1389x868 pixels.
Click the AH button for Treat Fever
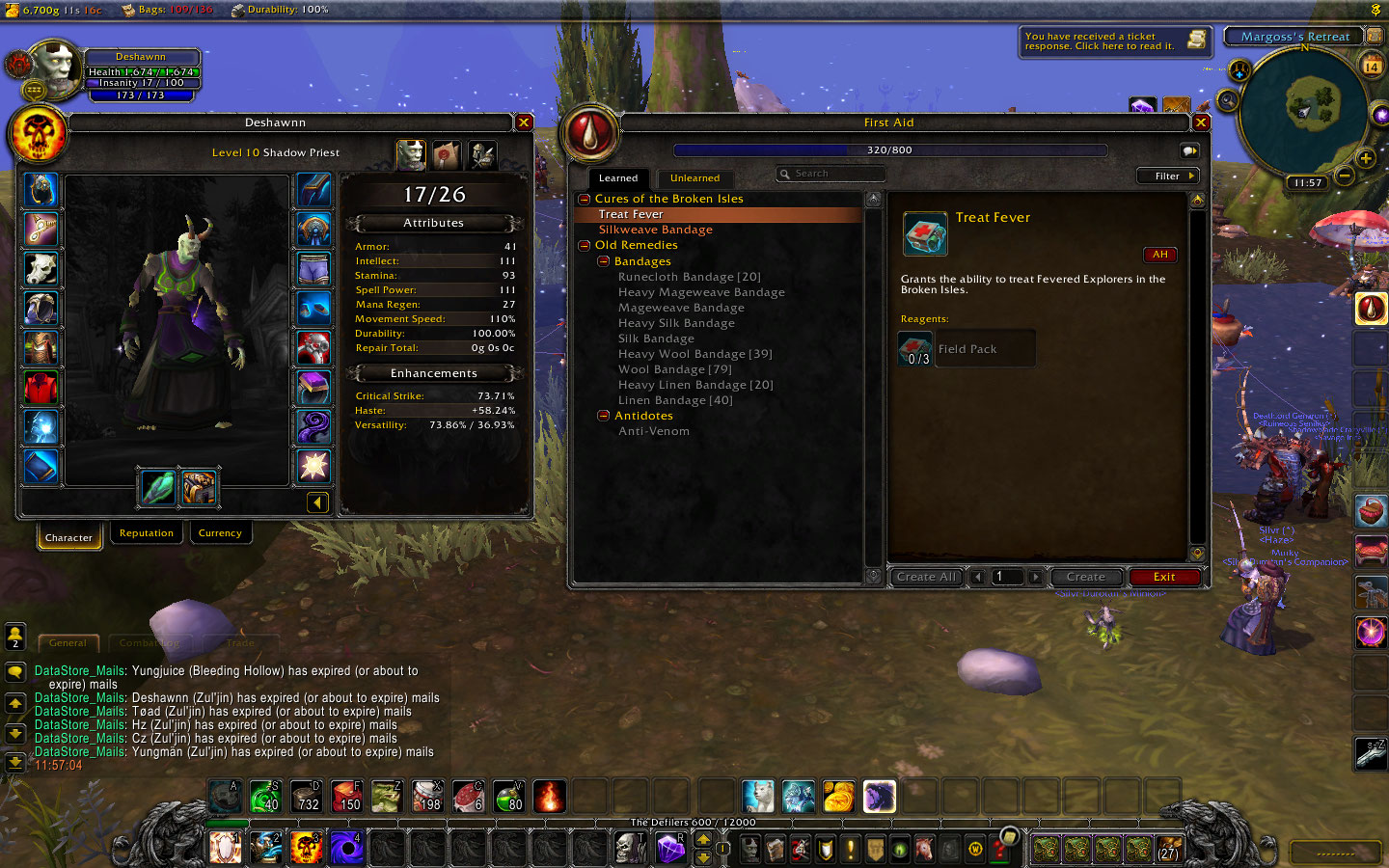[x=1159, y=255]
